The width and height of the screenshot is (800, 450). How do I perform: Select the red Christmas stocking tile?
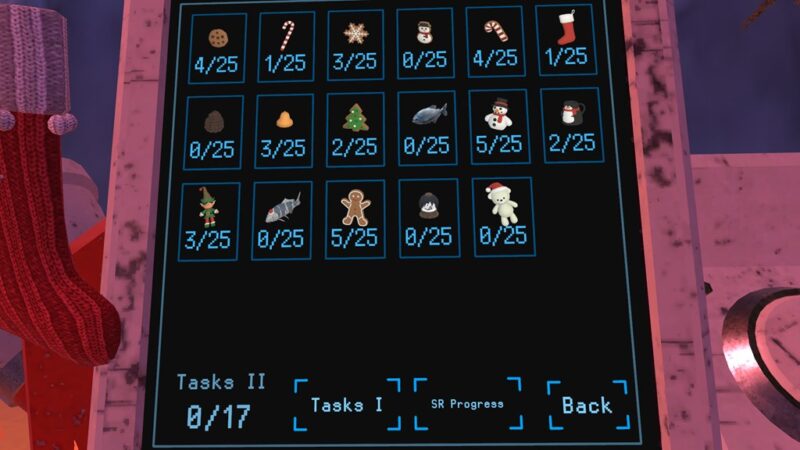click(x=565, y=40)
